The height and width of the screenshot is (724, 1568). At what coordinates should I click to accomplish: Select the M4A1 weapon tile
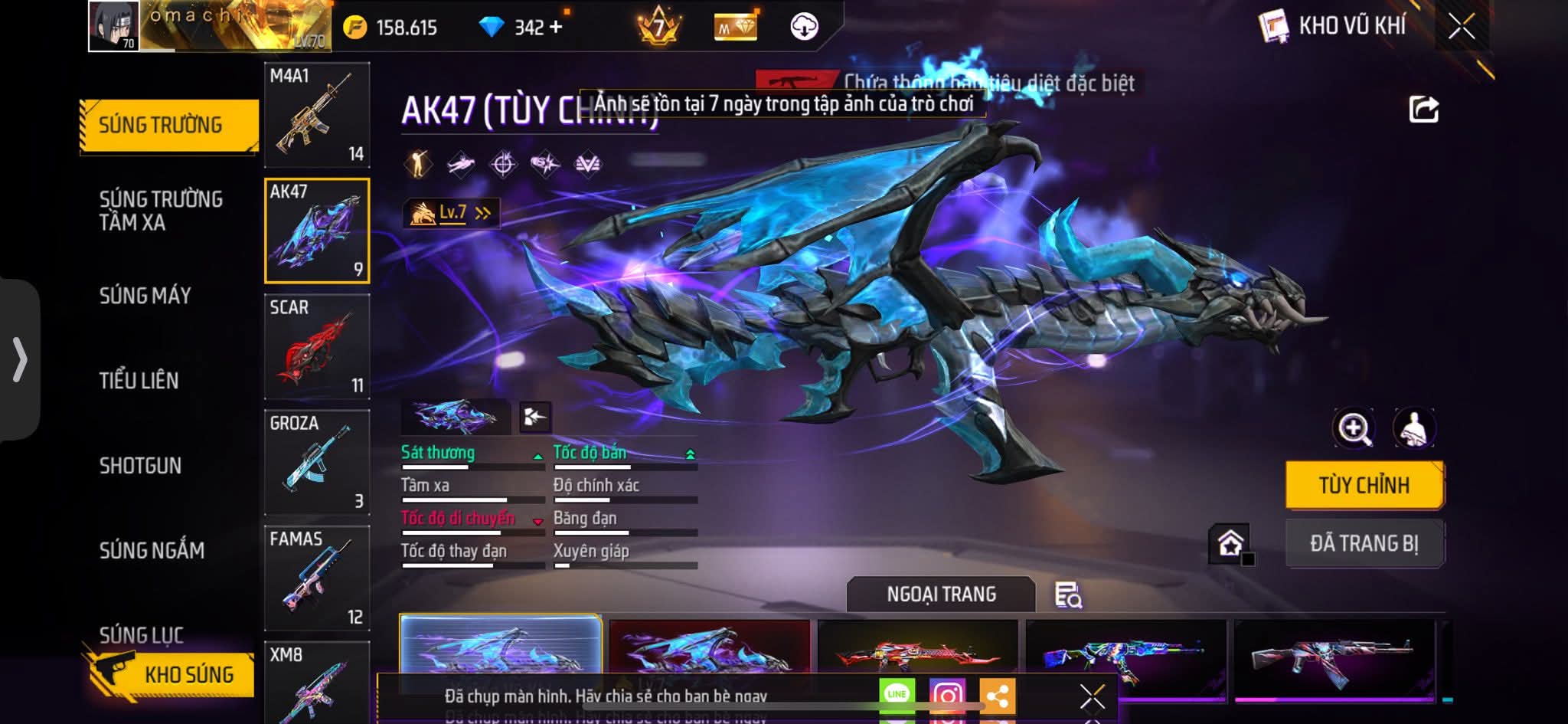(x=317, y=115)
